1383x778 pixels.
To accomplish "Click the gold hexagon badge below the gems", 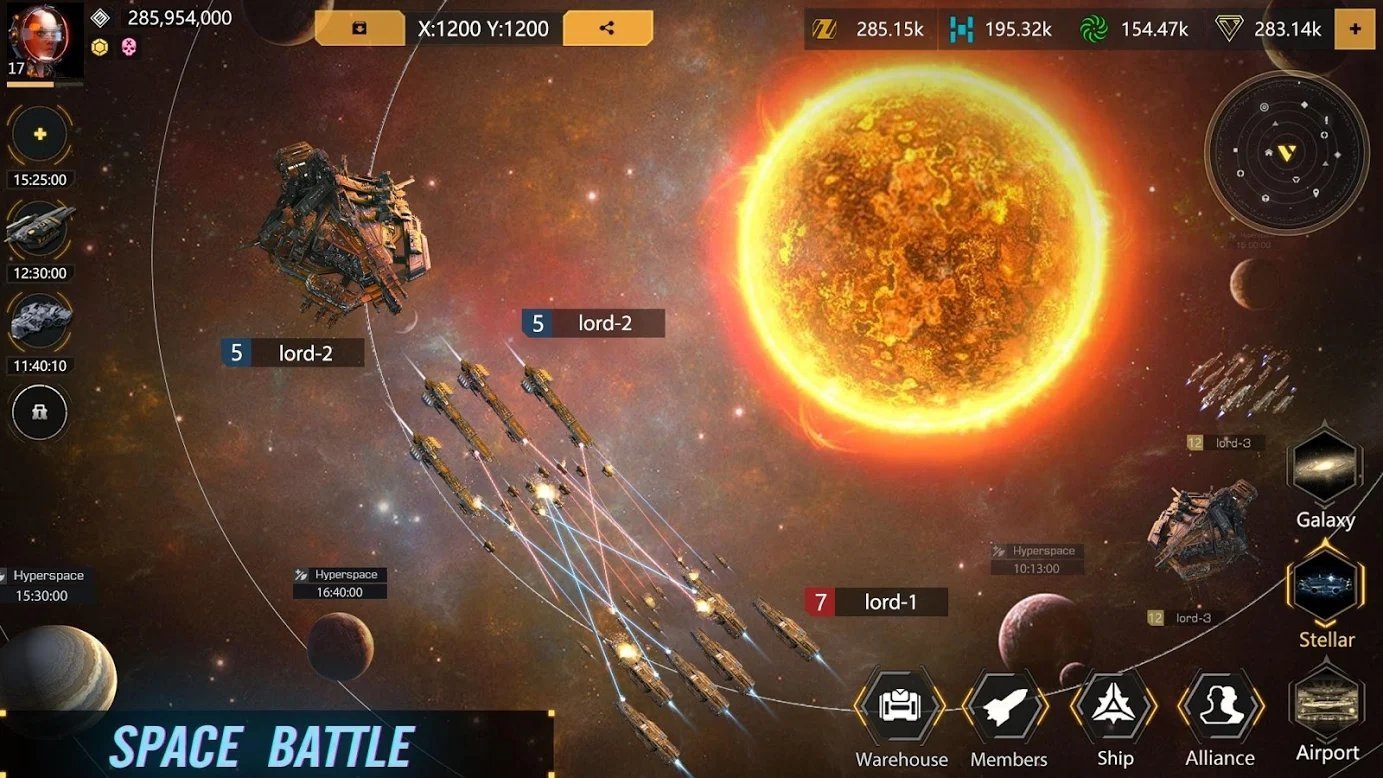I will [98, 47].
